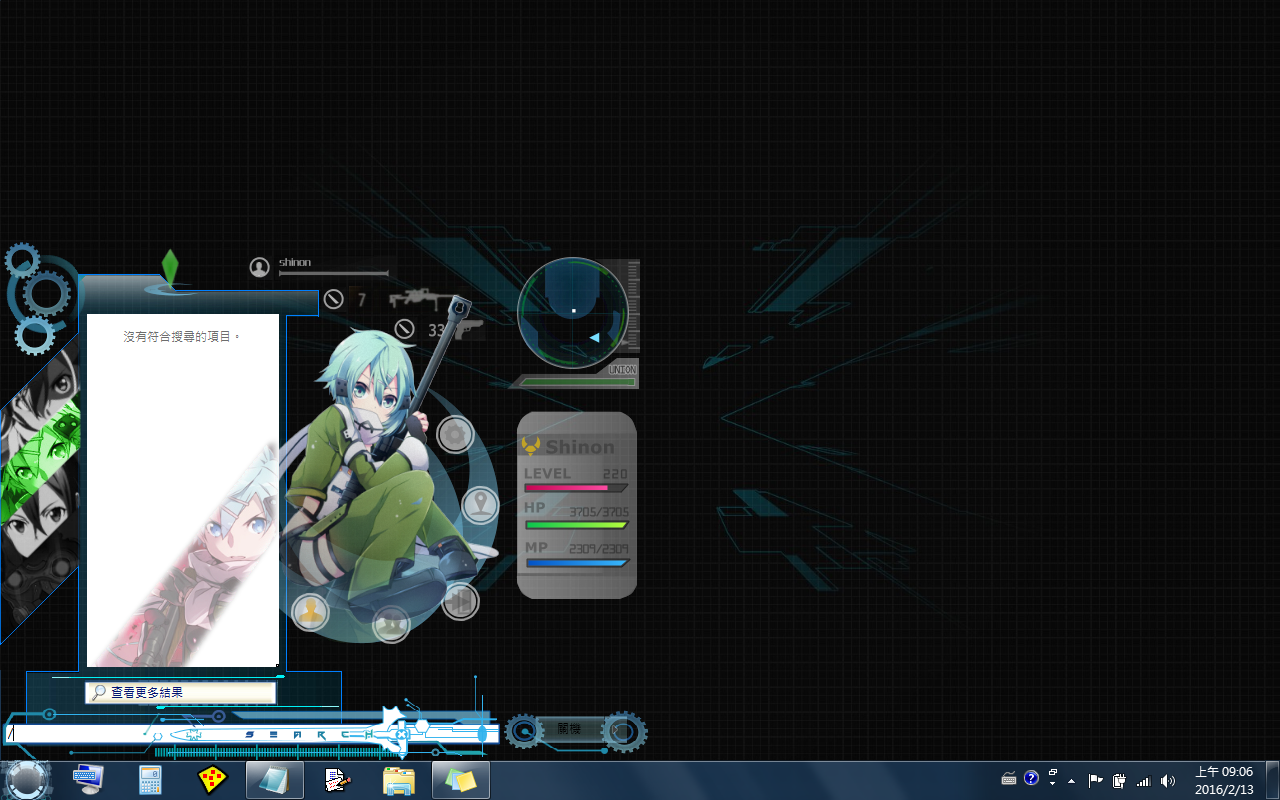Open the volume speaker tray icon
Image resolution: width=1280 pixels, height=800 pixels.
(1167, 780)
